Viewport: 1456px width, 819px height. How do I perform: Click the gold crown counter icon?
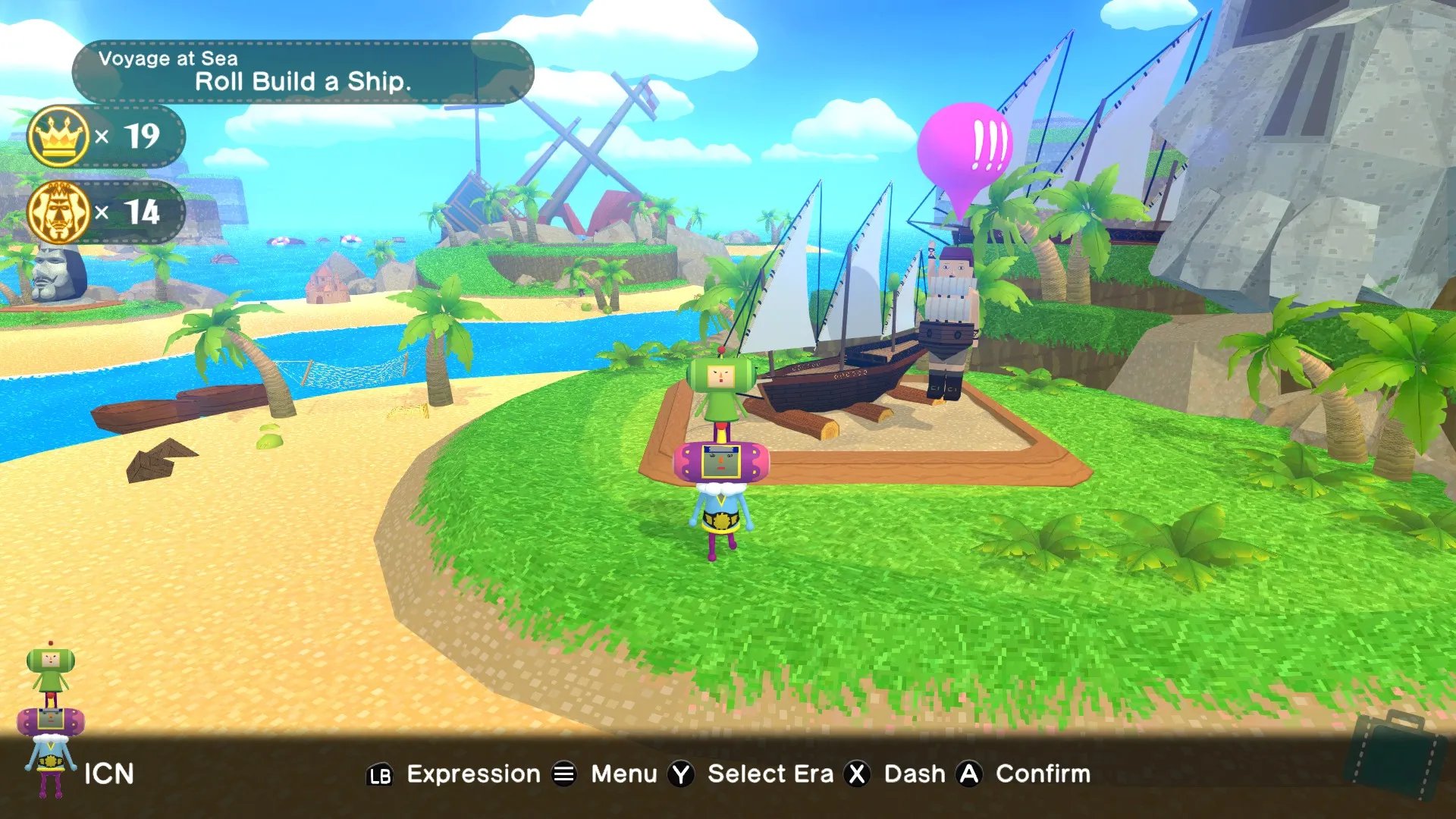[58, 136]
